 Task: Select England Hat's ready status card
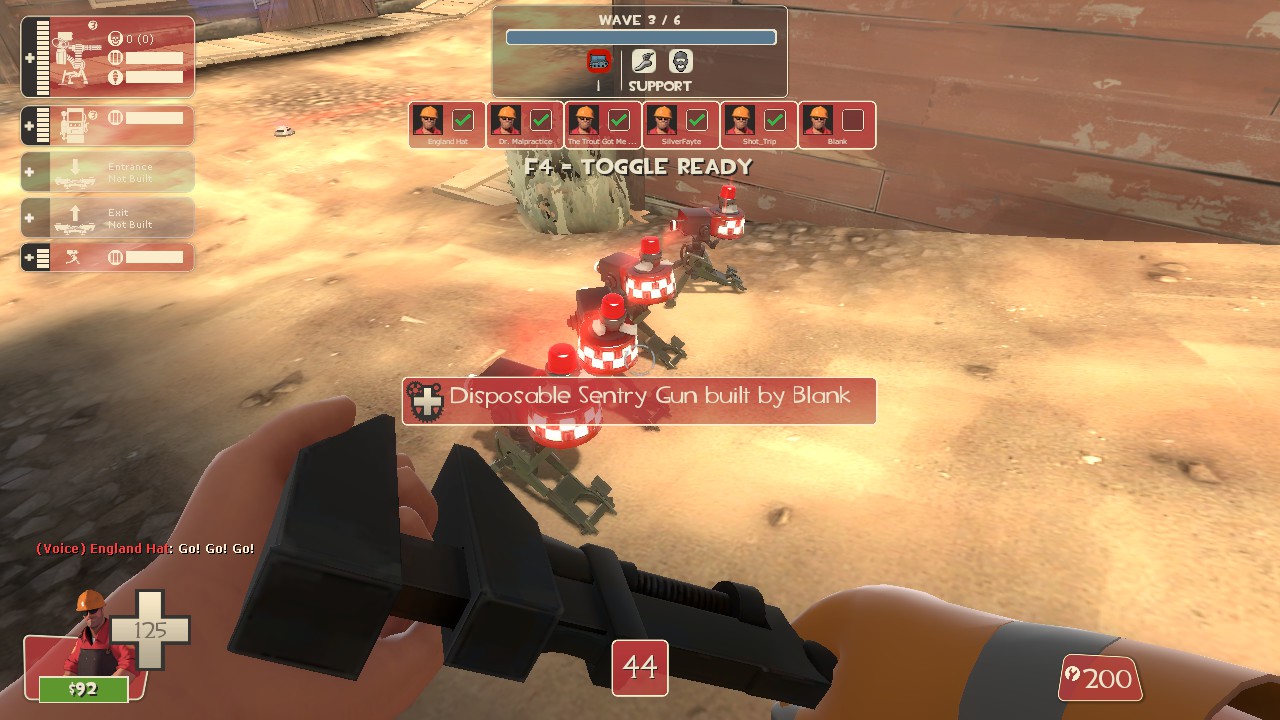pos(447,125)
